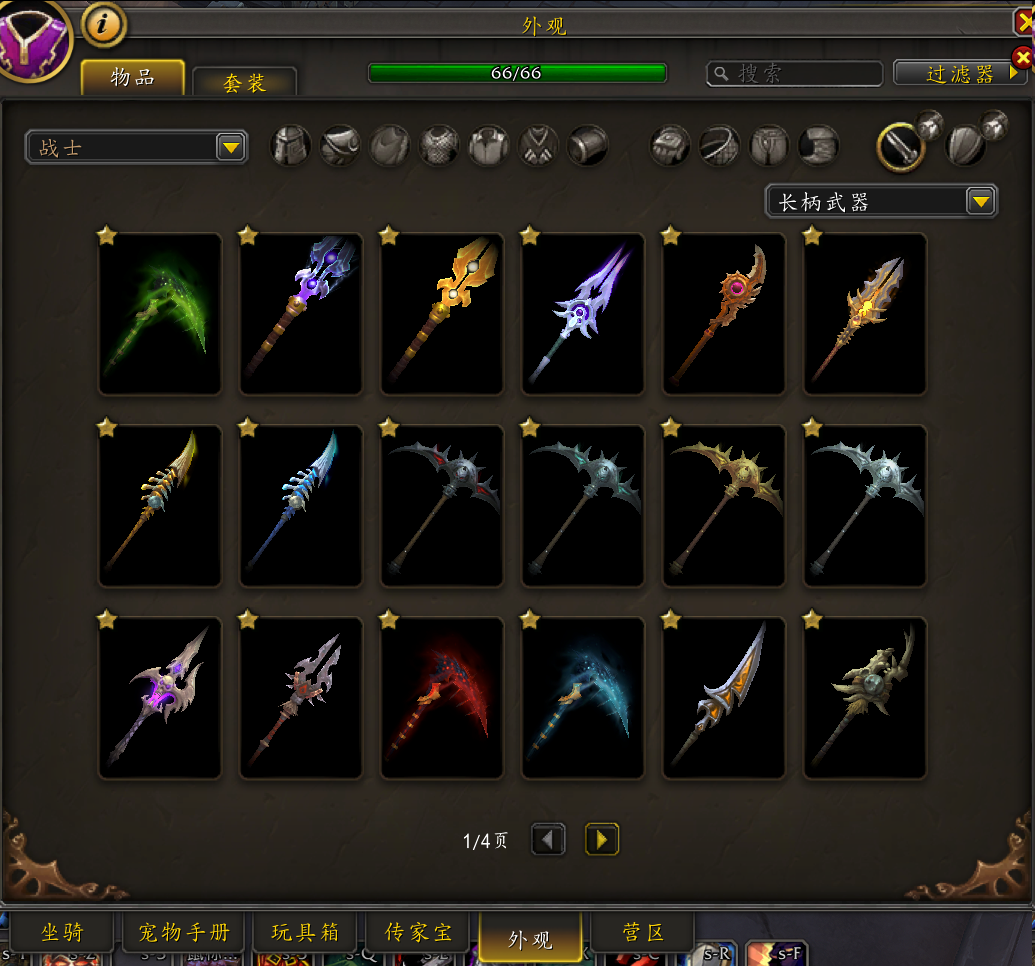This screenshot has width=1035, height=966.
Task: Open the 坐骑 mounts tab
Action: (62, 934)
